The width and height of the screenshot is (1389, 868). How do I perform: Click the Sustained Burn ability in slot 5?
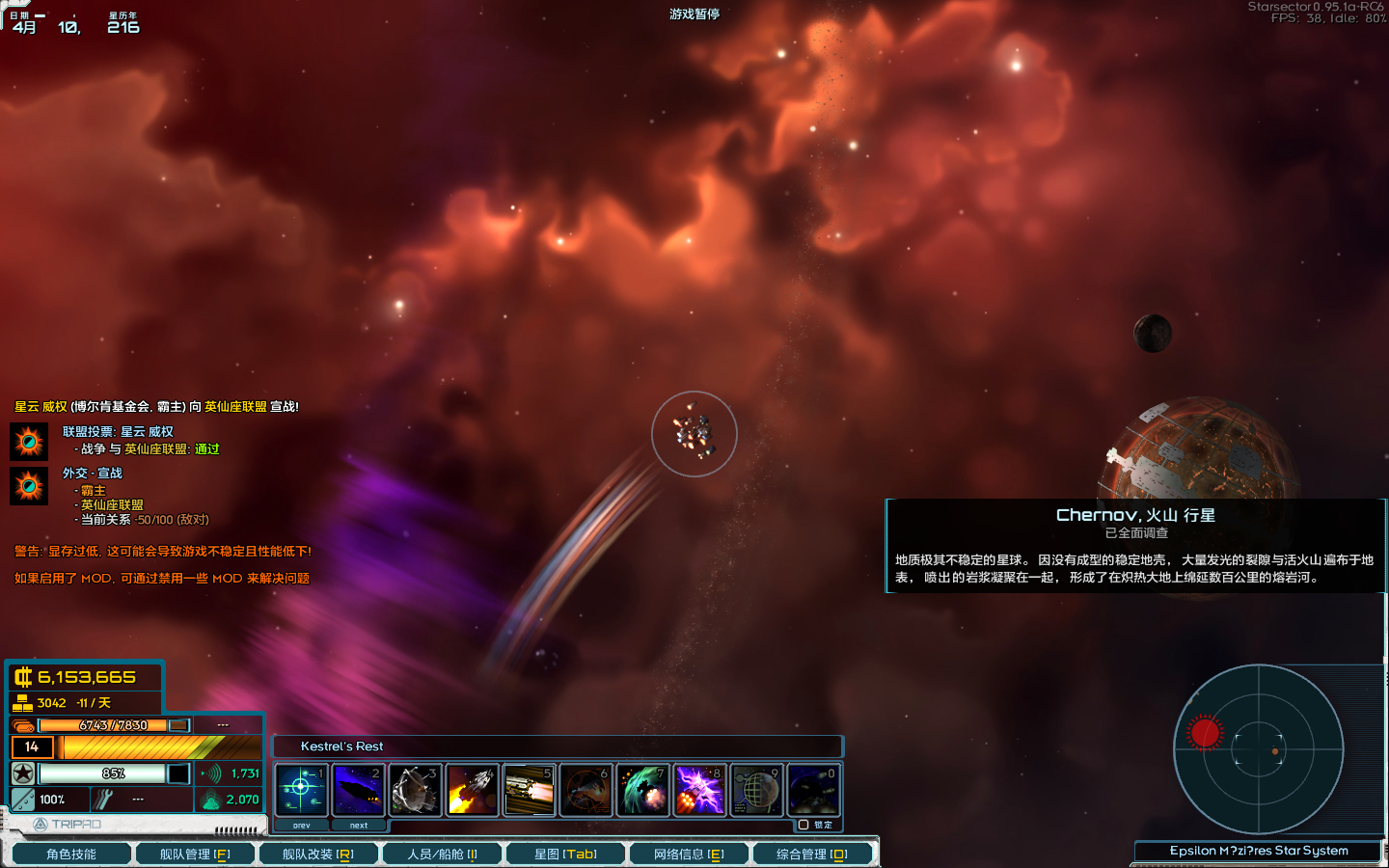(529, 789)
